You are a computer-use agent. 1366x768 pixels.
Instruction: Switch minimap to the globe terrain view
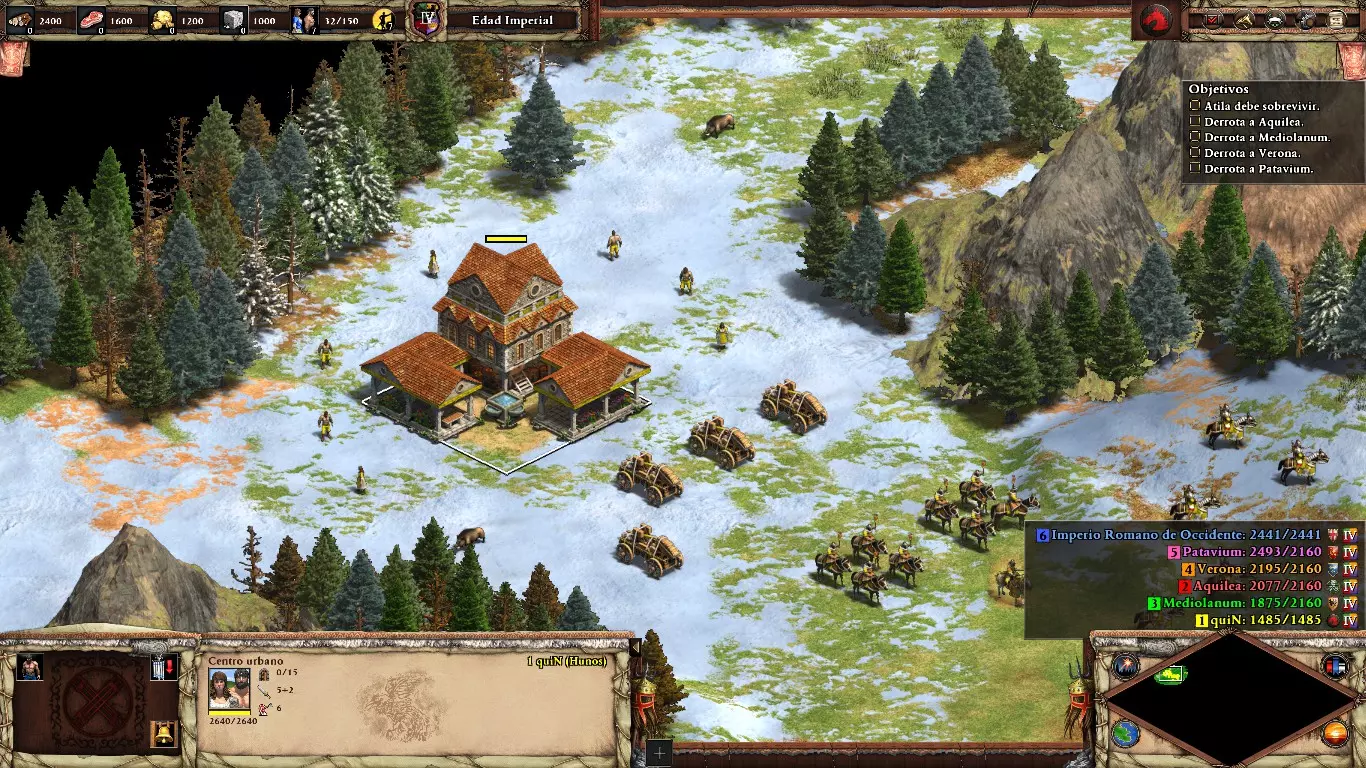point(1126,734)
